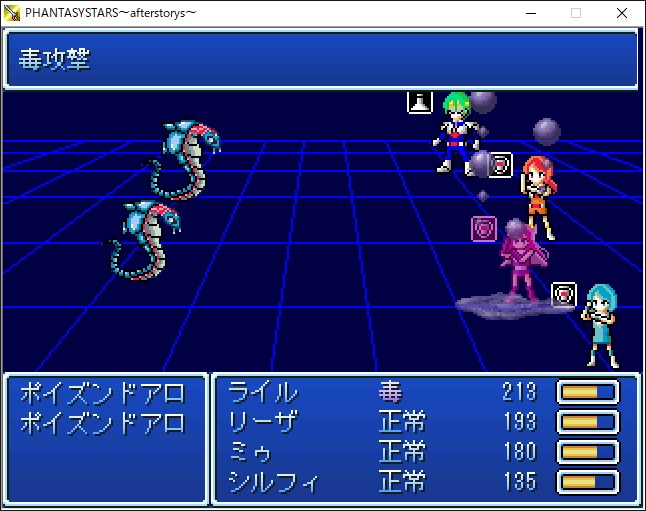Pick ミゥ from the party list

pos(252,451)
